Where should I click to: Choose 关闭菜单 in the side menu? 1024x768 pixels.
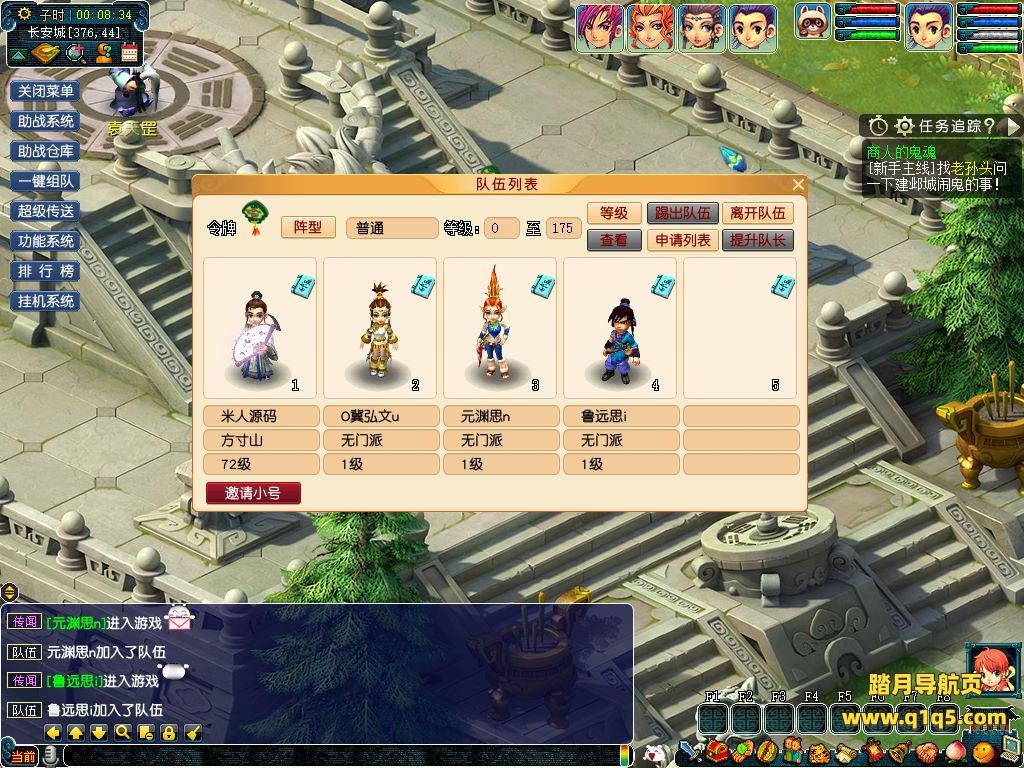pos(46,91)
